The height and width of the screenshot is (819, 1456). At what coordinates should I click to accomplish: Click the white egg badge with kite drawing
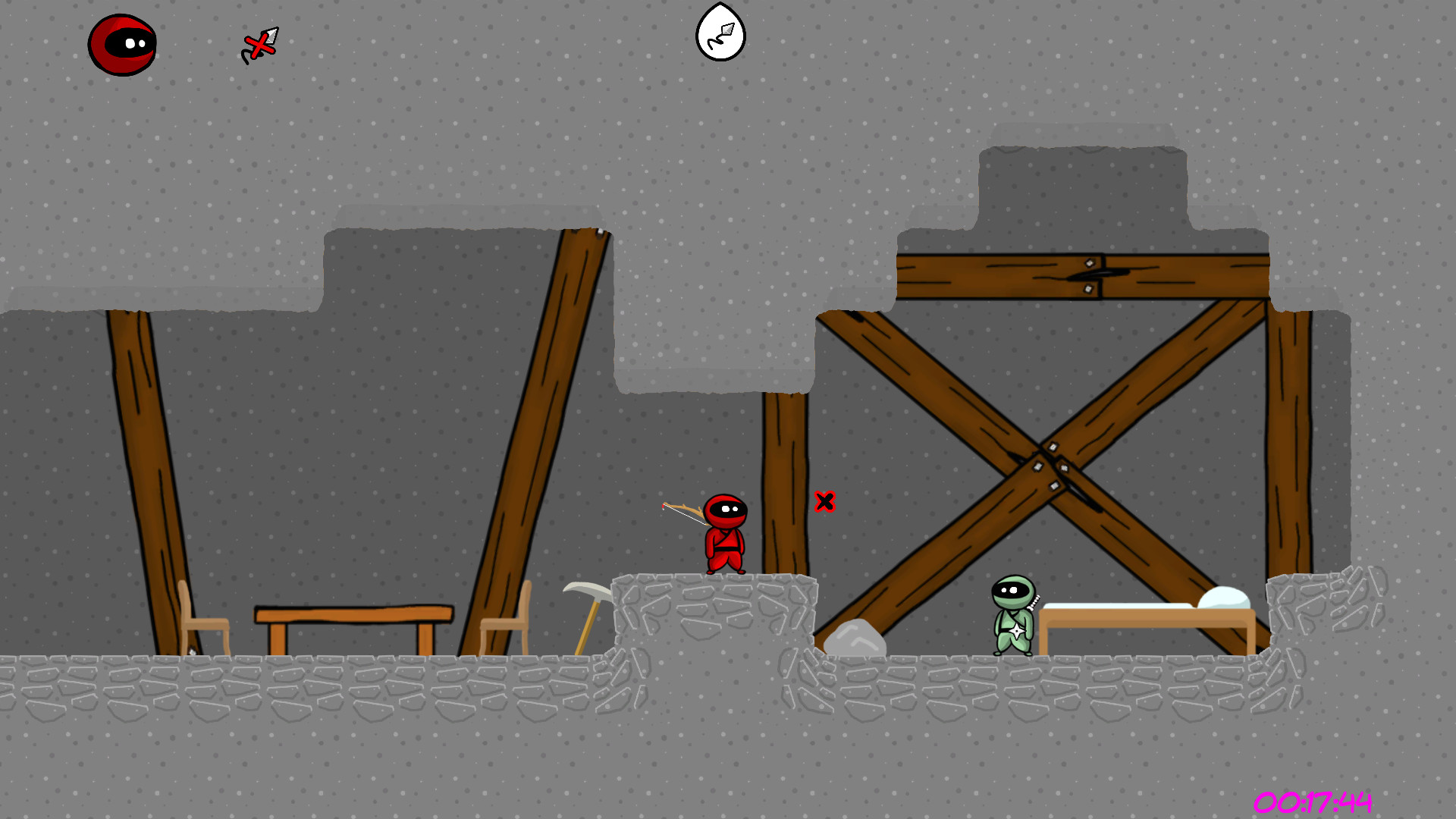tap(722, 33)
